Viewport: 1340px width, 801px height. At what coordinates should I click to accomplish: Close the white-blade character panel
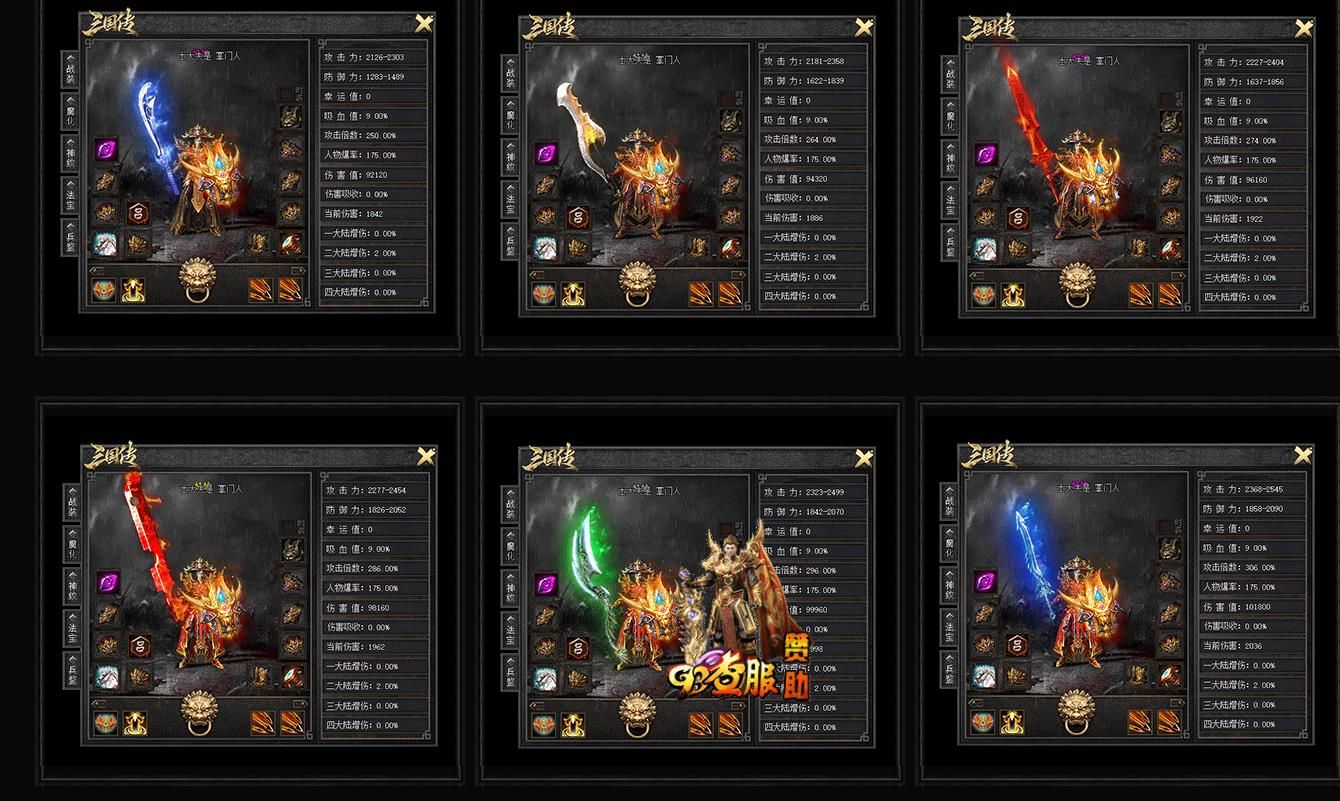pyautogui.click(x=864, y=29)
